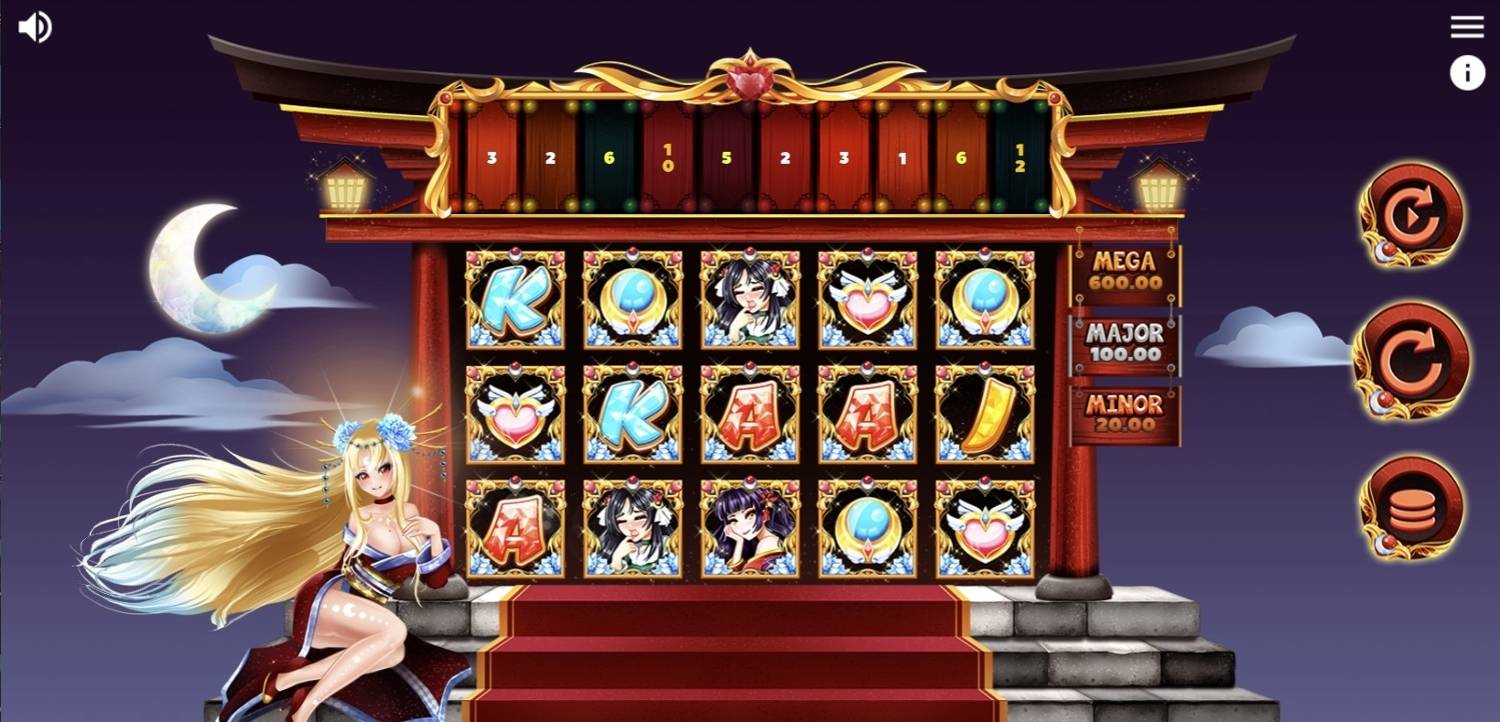
Task: Toggle the sound speaker icon
Action: [35, 27]
